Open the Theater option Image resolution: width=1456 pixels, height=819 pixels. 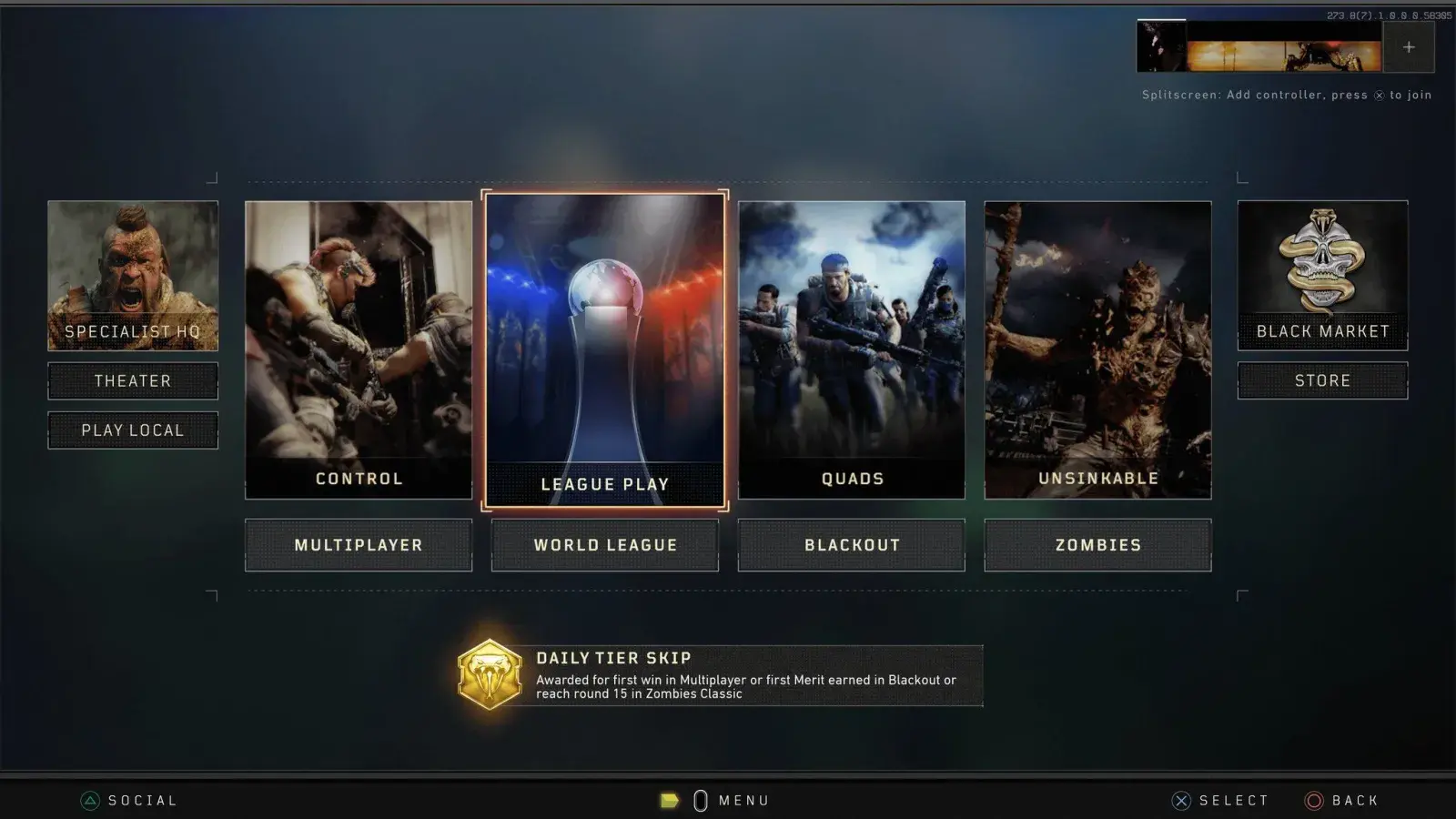tap(133, 380)
